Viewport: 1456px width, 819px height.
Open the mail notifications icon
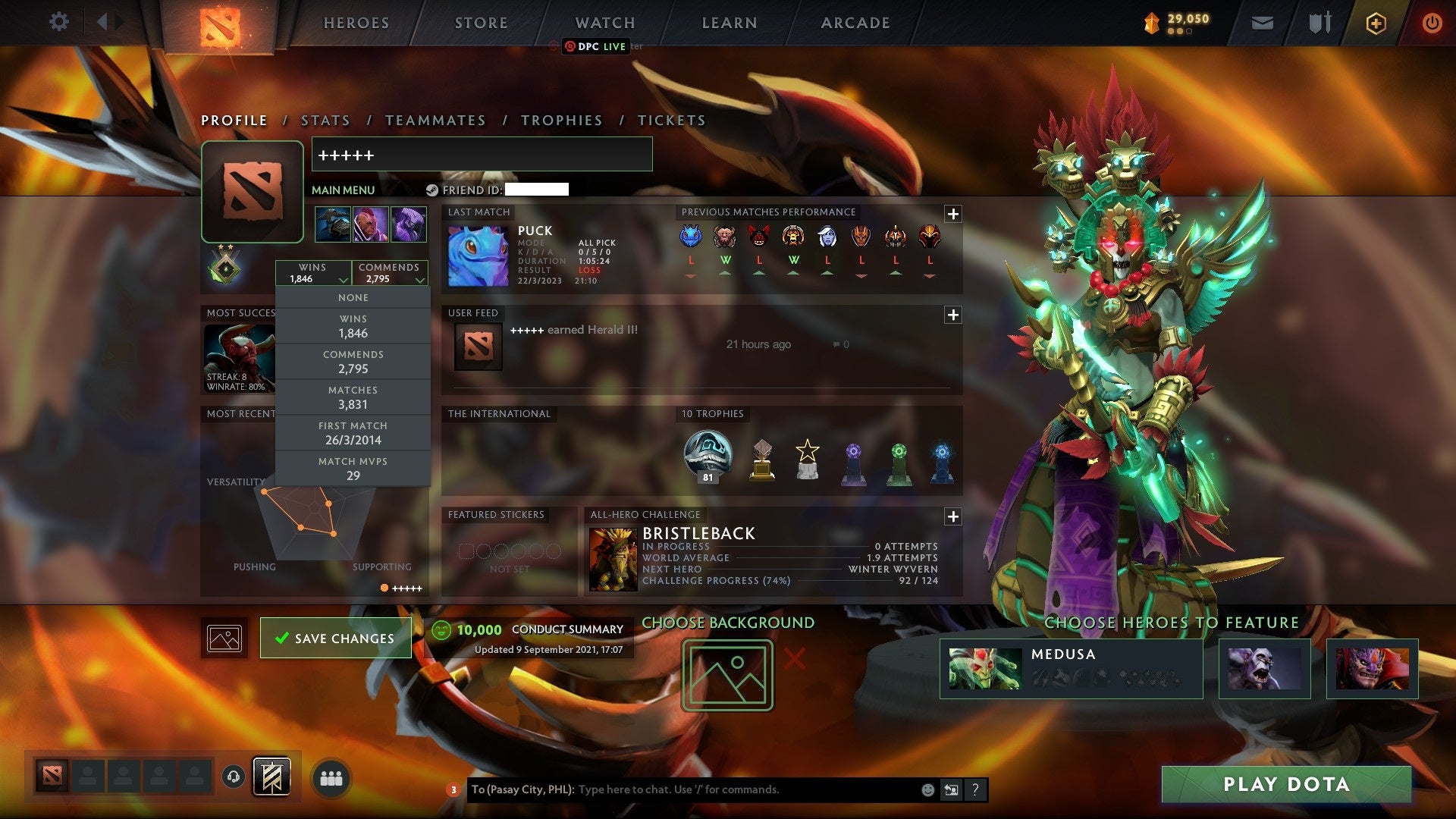coord(1263,23)
